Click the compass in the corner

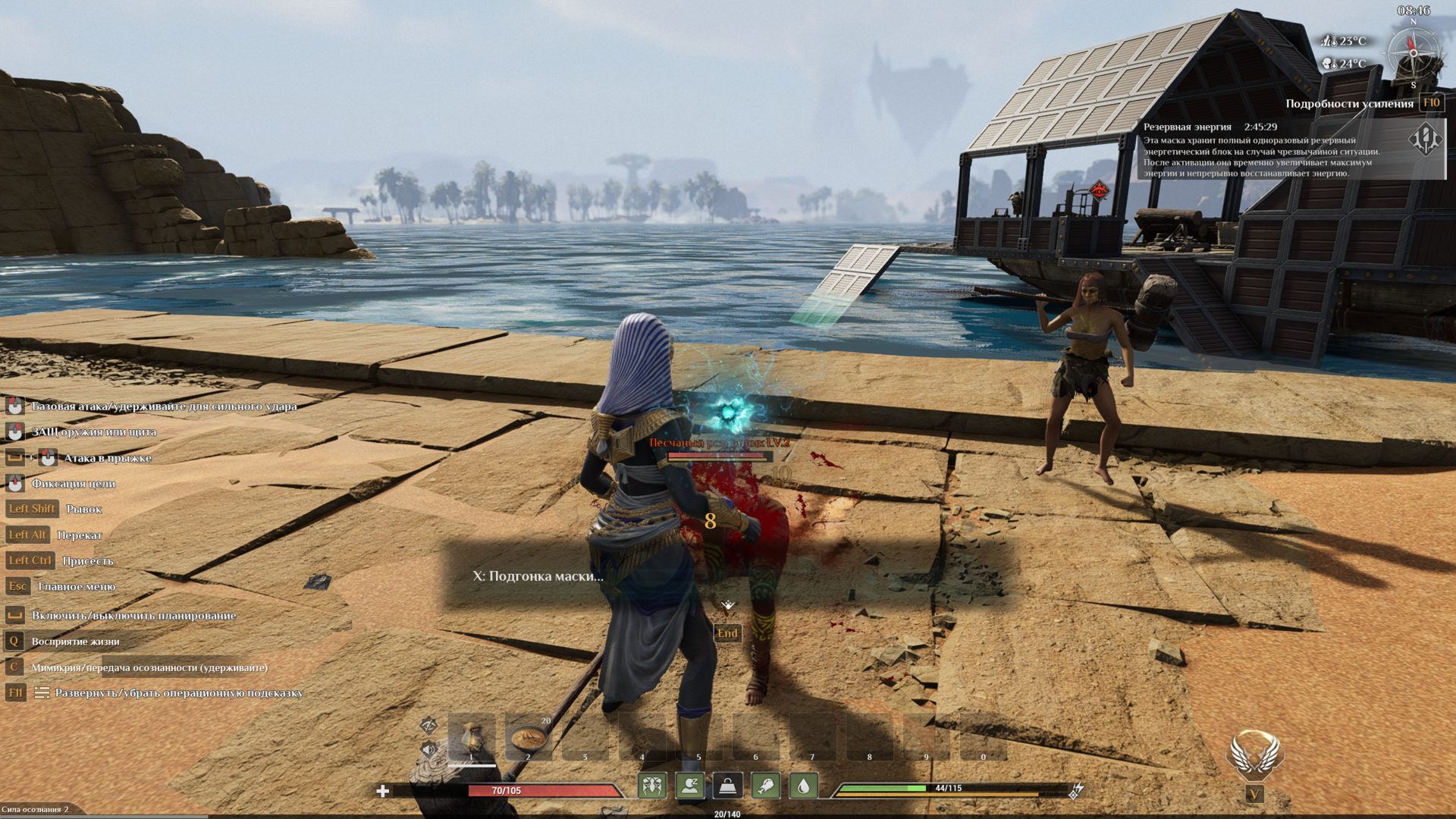pyautogui.click(x=1413, y=53)
